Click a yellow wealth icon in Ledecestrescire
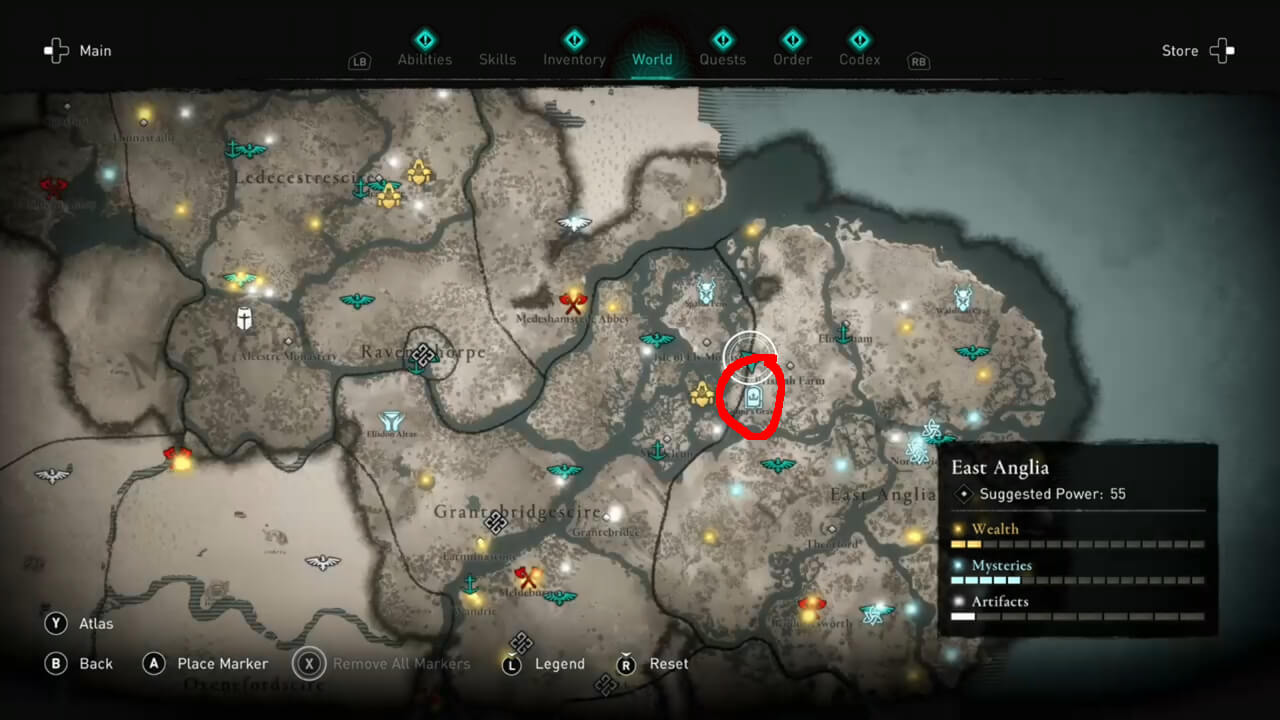 coord(420,172)
